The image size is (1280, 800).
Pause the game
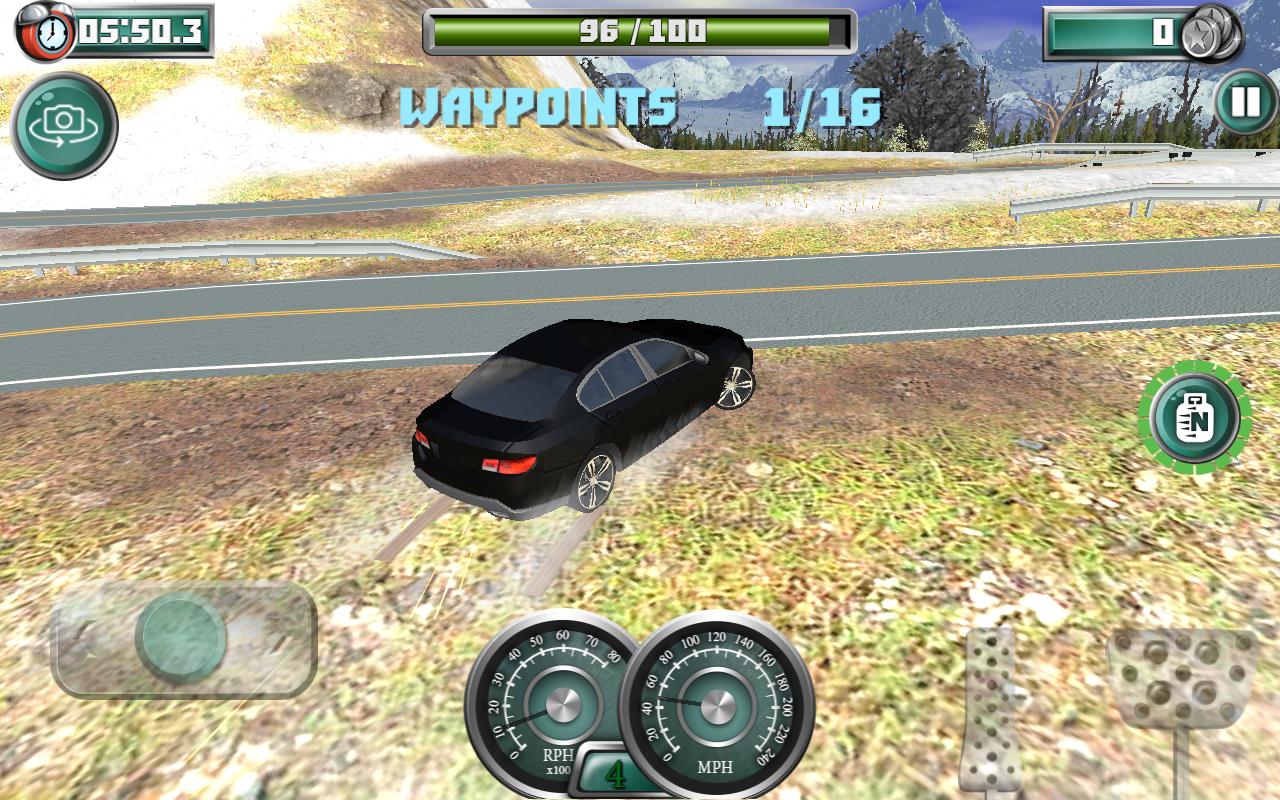pos(1245,103)
